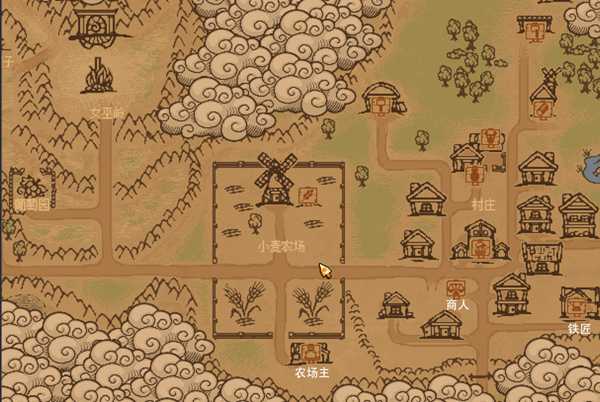
Task: Select the marker on the village windmill
Action: pos(543,106)
